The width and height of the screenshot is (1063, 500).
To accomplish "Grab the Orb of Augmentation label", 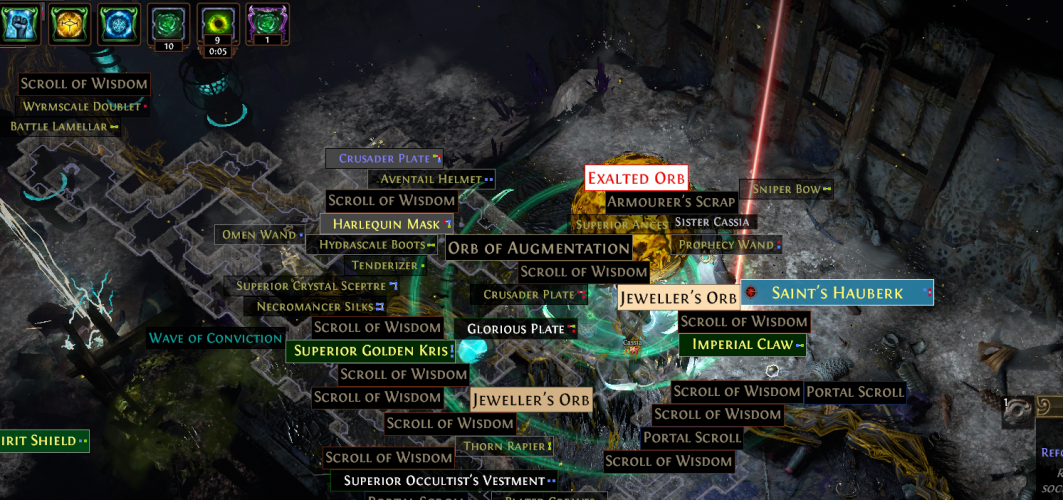I will (538, 248).
